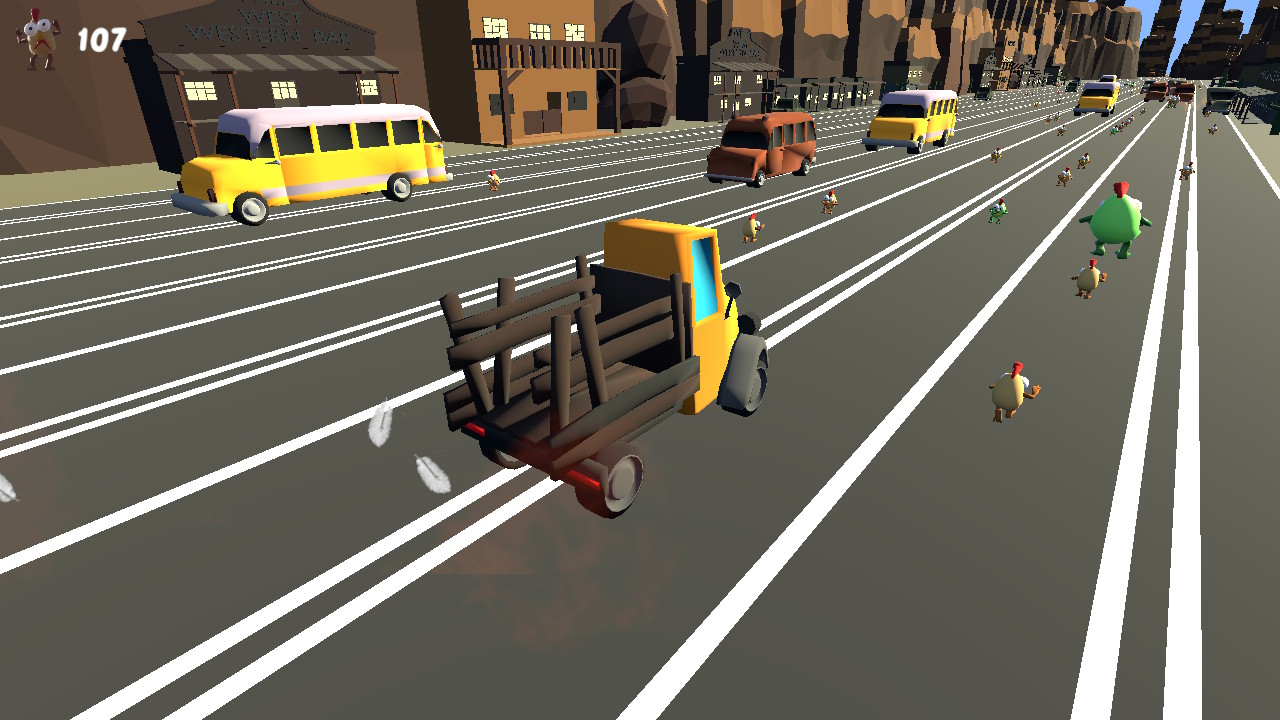Select the score number 107
Viewport: 1280px width, 720px height.
pos(99,37)
